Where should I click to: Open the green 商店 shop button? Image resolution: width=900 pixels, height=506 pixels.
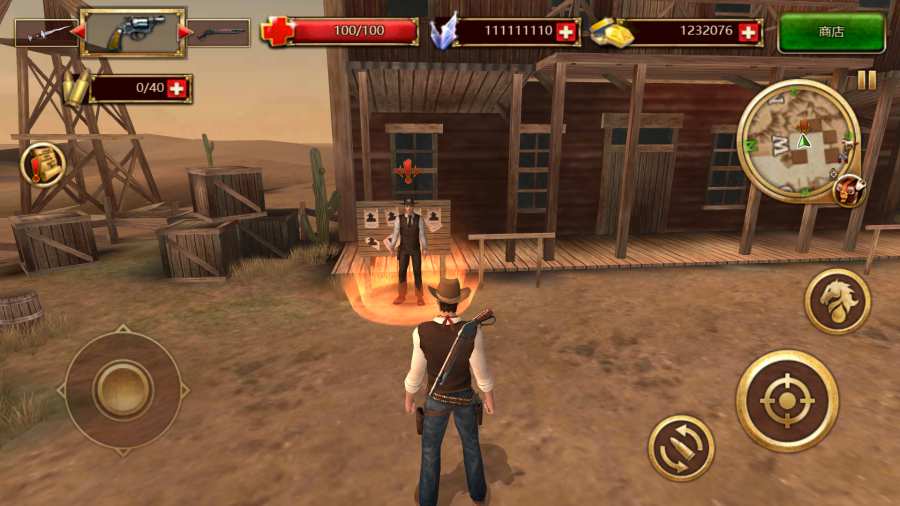pos(831,32)
